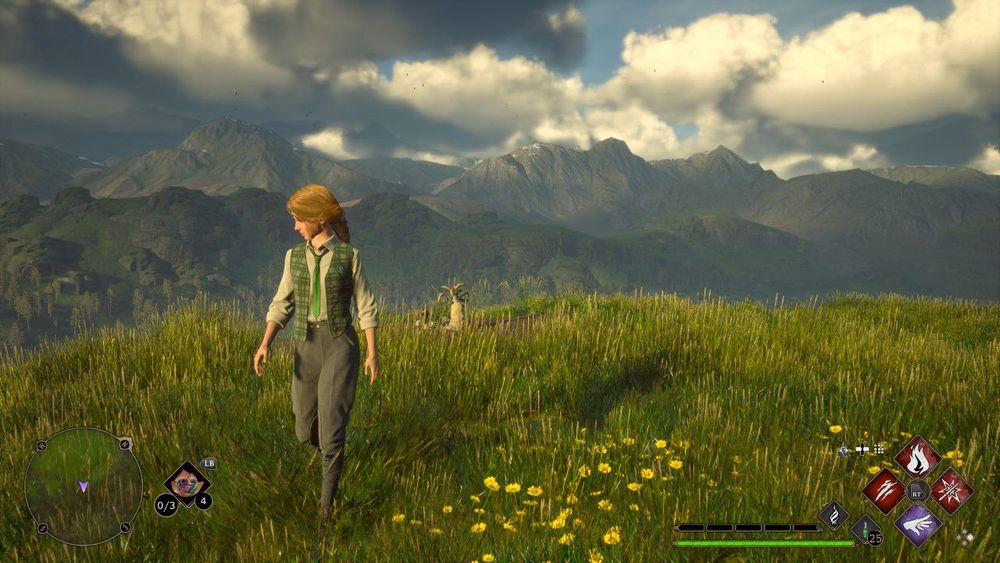Image resolution: width=1000 pixels, height=563 pixels.
Task: Use the red starburst spell slot
Action: 951,490
